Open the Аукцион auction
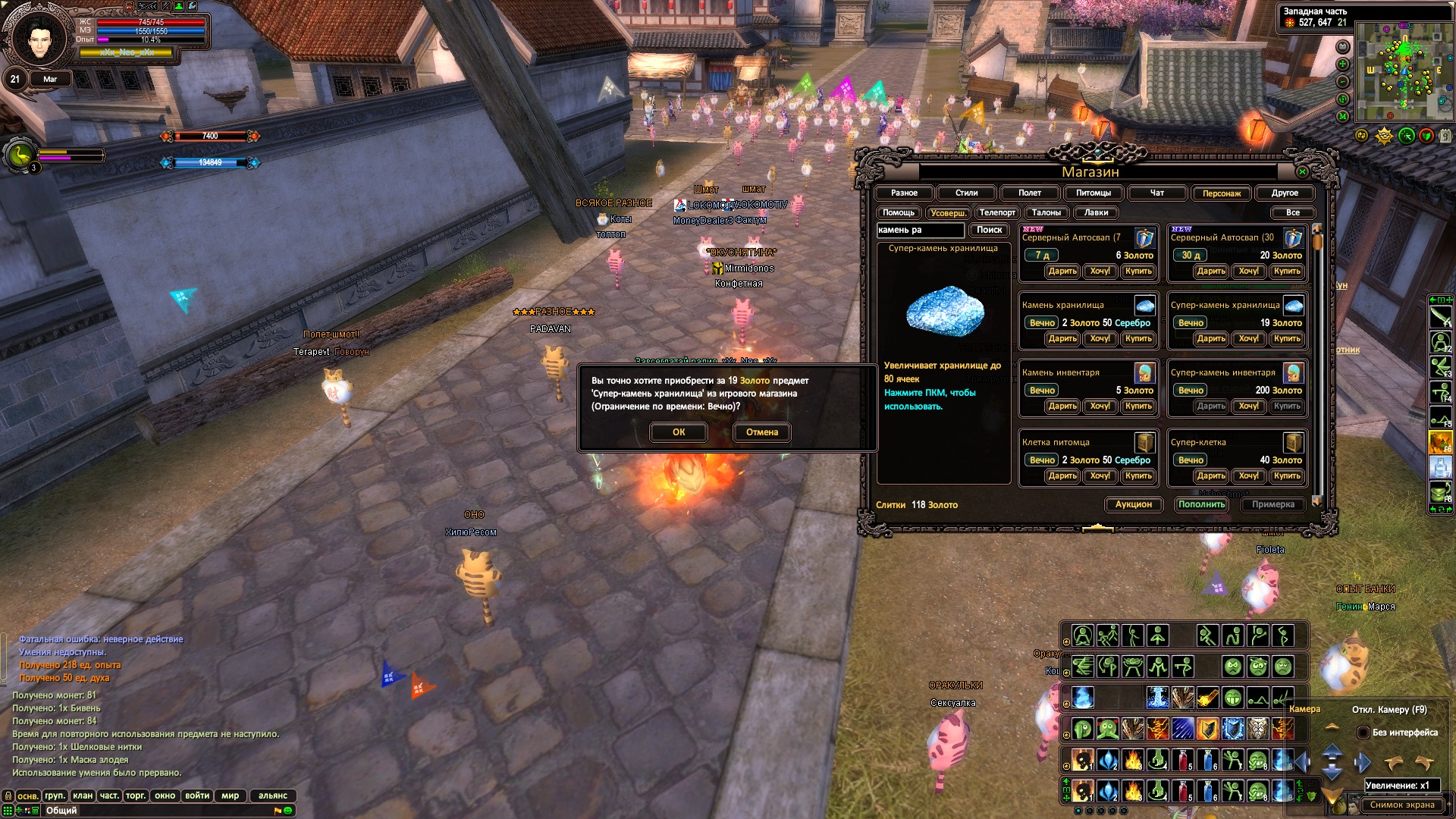The width and height of the screenshot is (1456, 819). coord(1133,504)
